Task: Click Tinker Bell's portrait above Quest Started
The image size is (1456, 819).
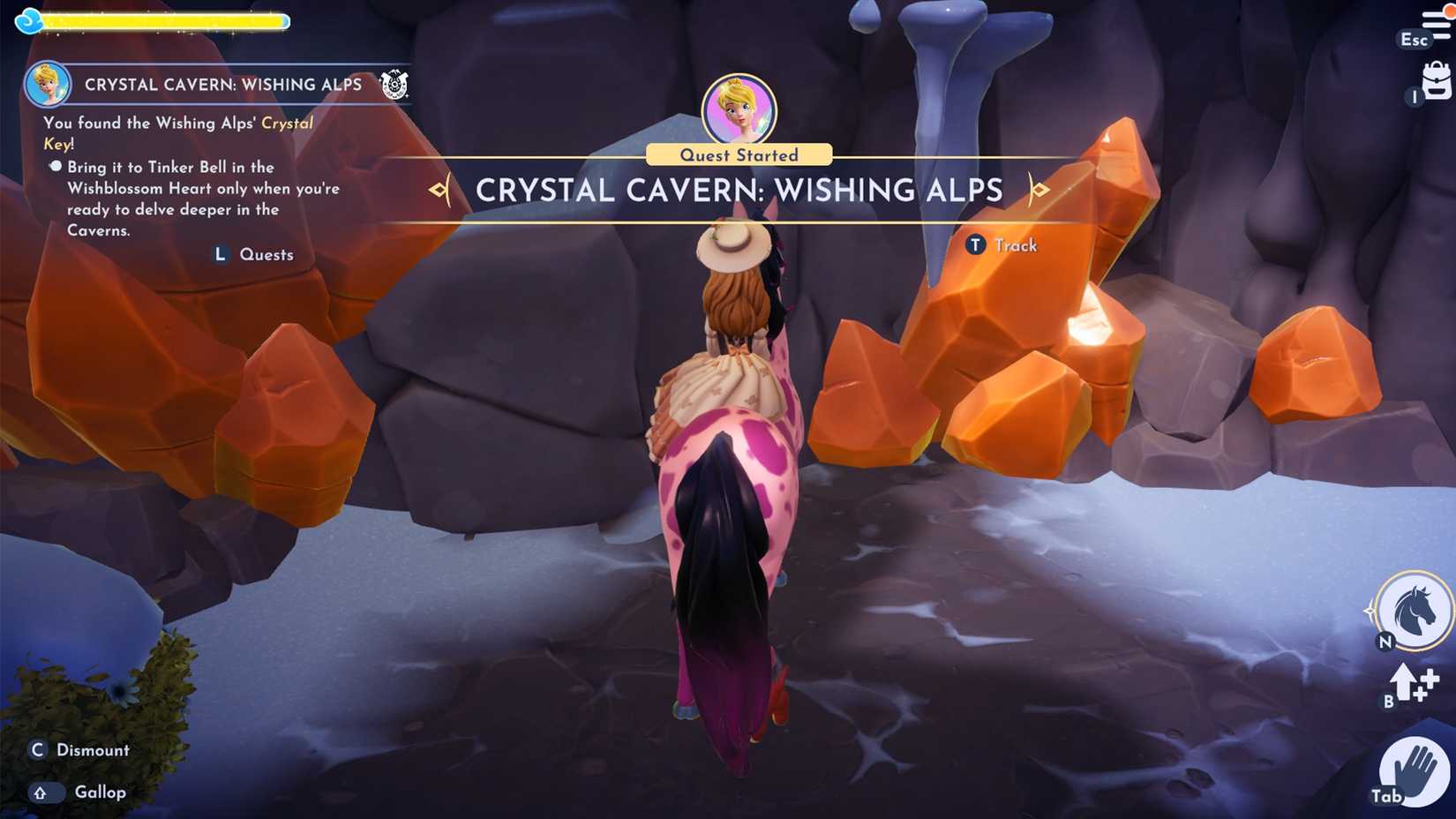Action: (739, 108)
